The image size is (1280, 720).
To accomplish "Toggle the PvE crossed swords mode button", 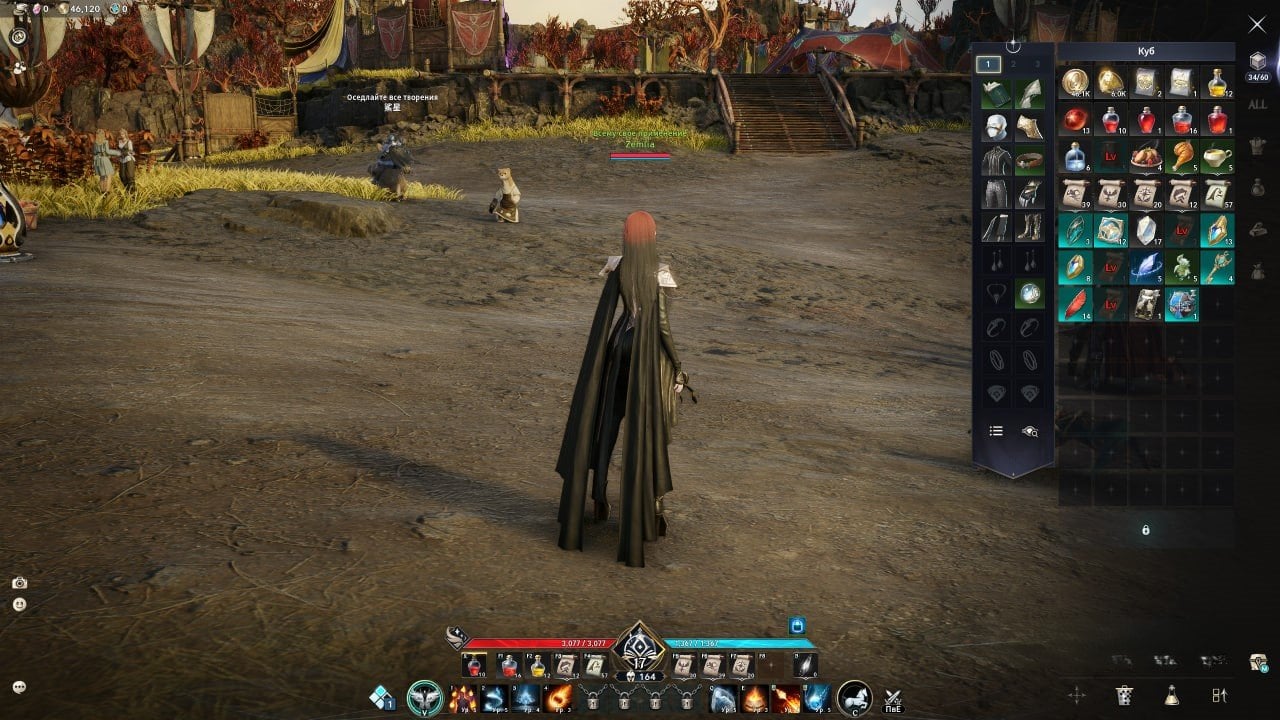I will 893,699.
